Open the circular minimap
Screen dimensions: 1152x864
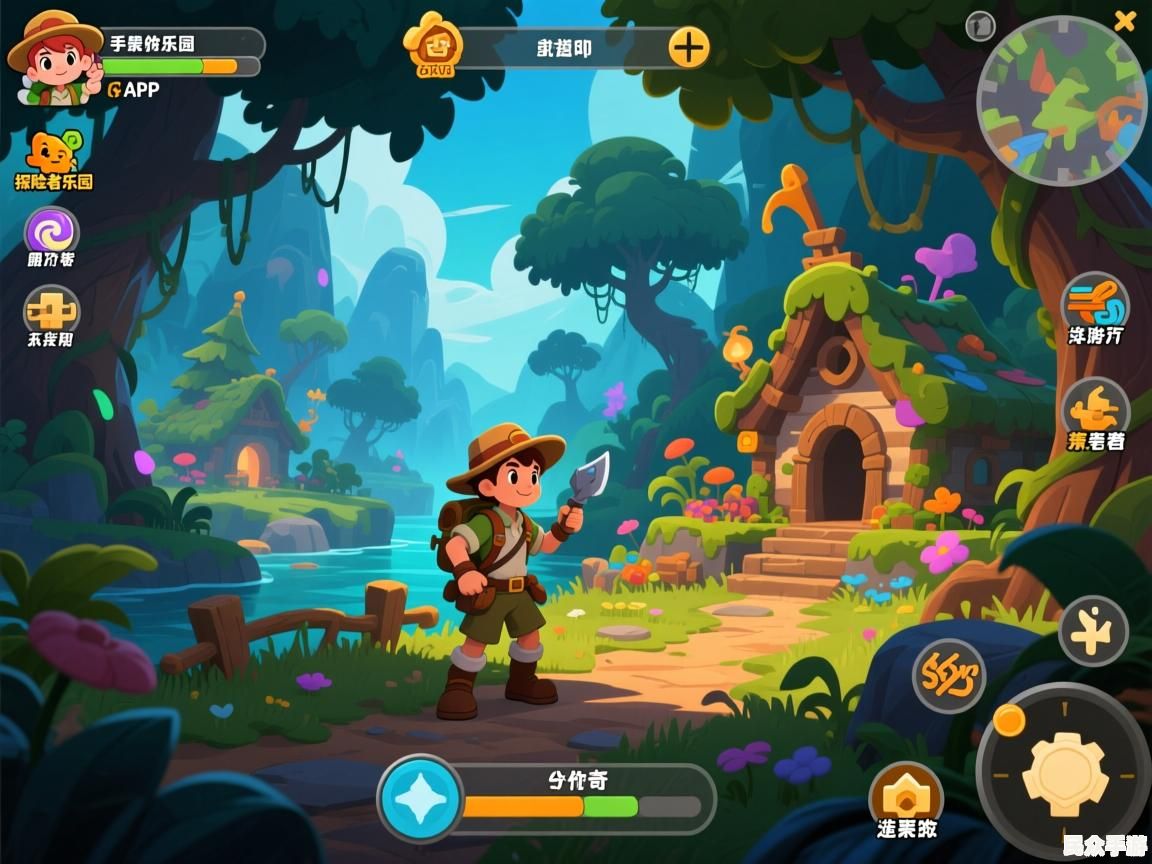coord(1061,100)
